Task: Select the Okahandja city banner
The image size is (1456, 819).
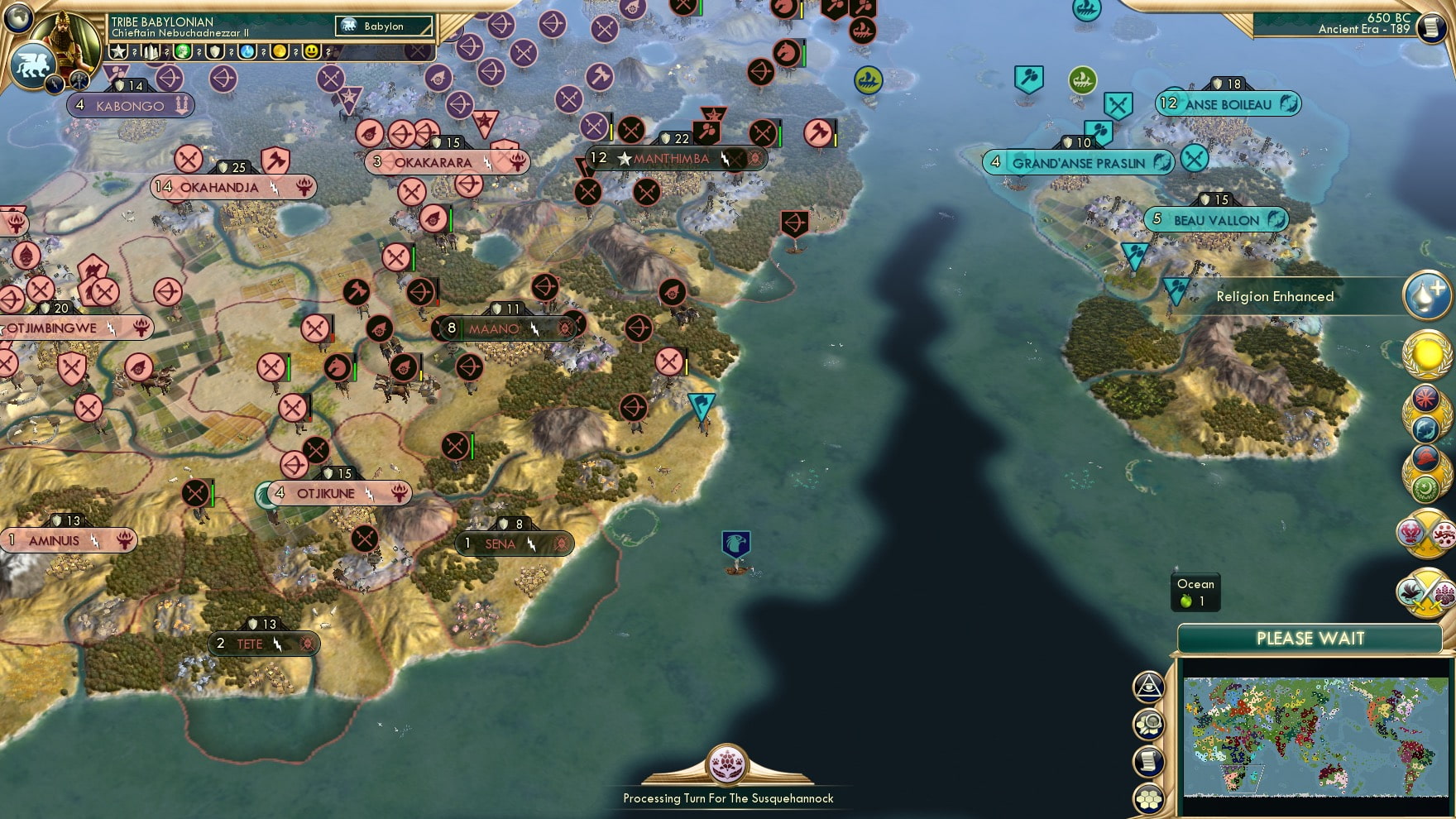Action: [x=232, y=189]
